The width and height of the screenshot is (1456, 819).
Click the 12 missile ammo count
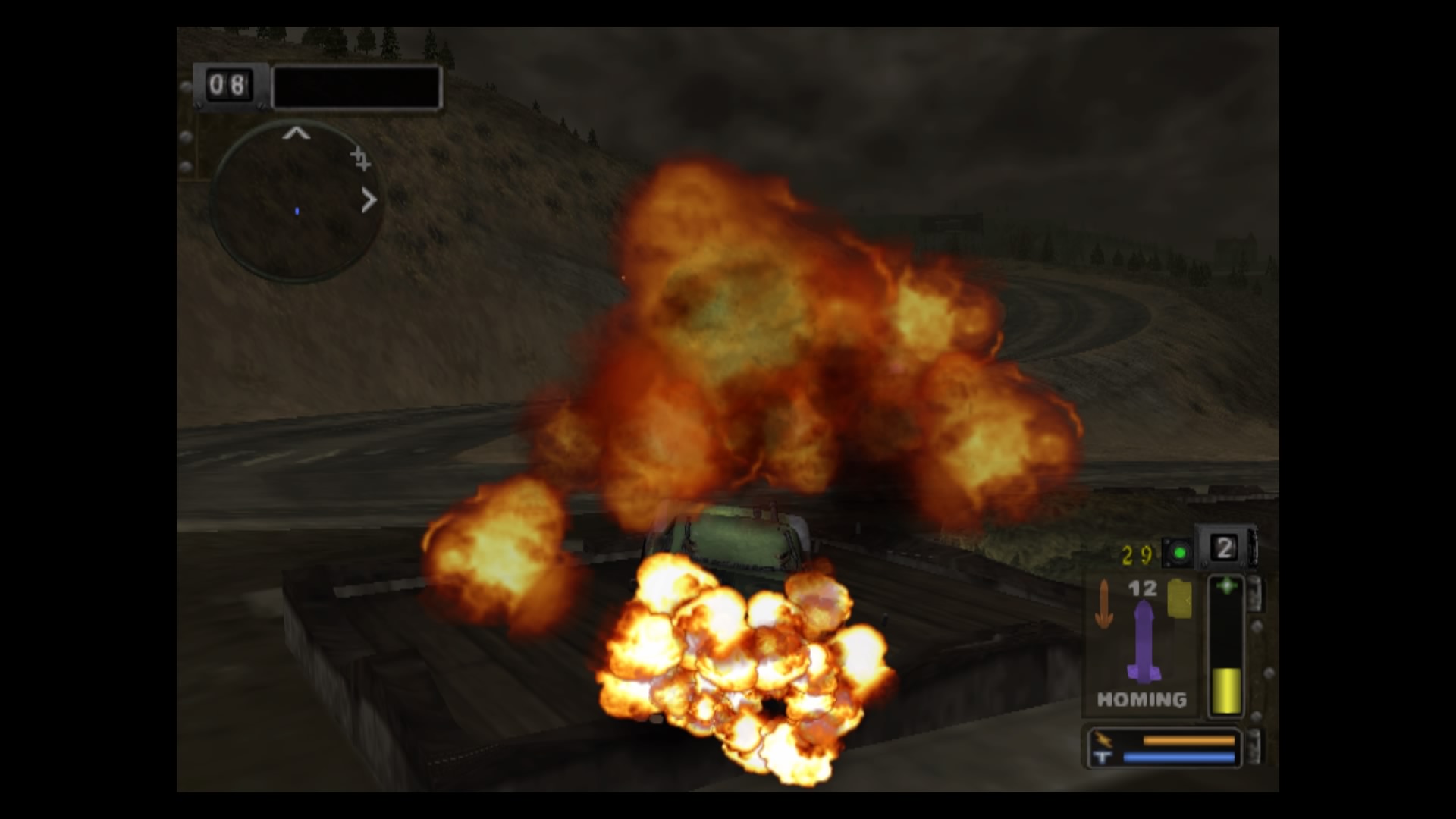[x=1143, y=588]
